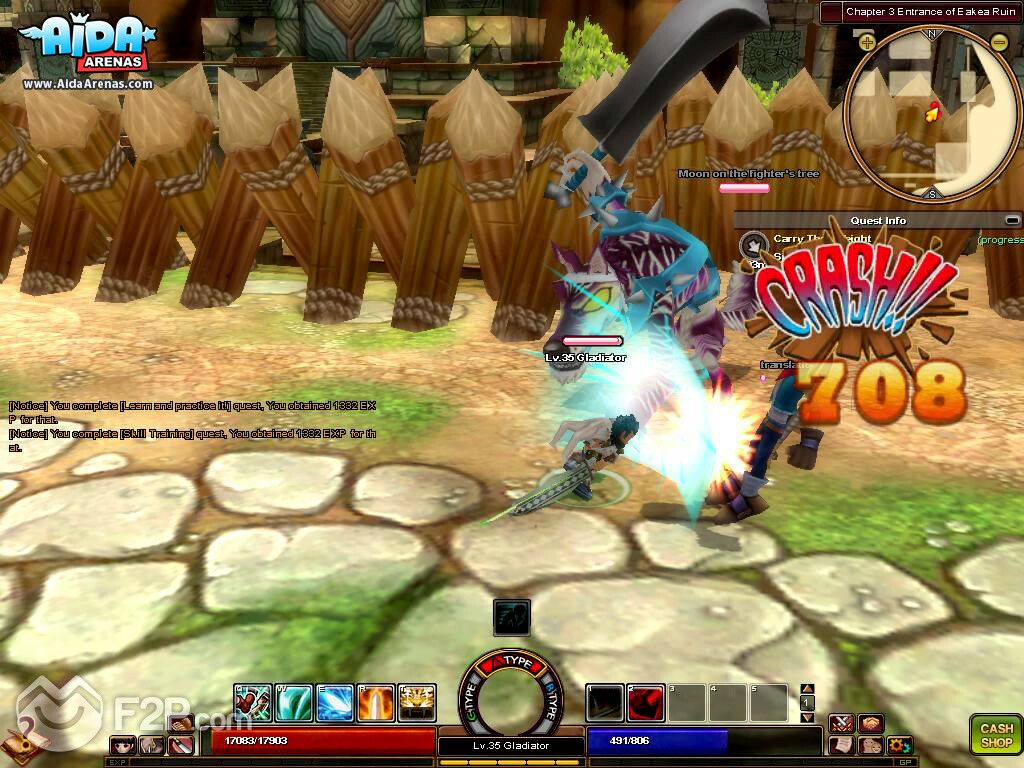This screenshot has height=768, width=1024.
Task: Activate the blue energy burst skill
Action: [334, 702]
